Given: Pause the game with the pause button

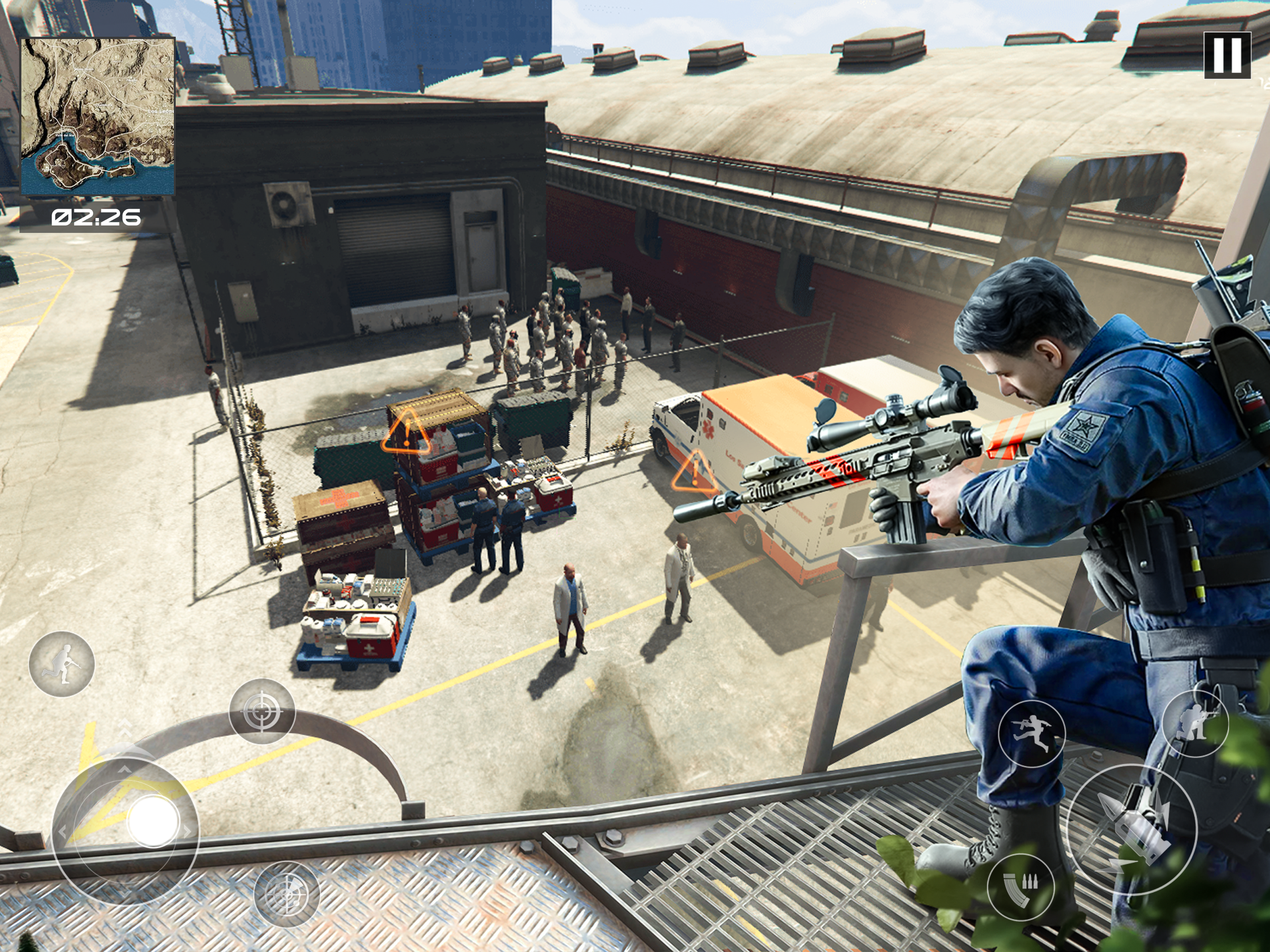Looking at the screenshot, I should point(1227,55).
